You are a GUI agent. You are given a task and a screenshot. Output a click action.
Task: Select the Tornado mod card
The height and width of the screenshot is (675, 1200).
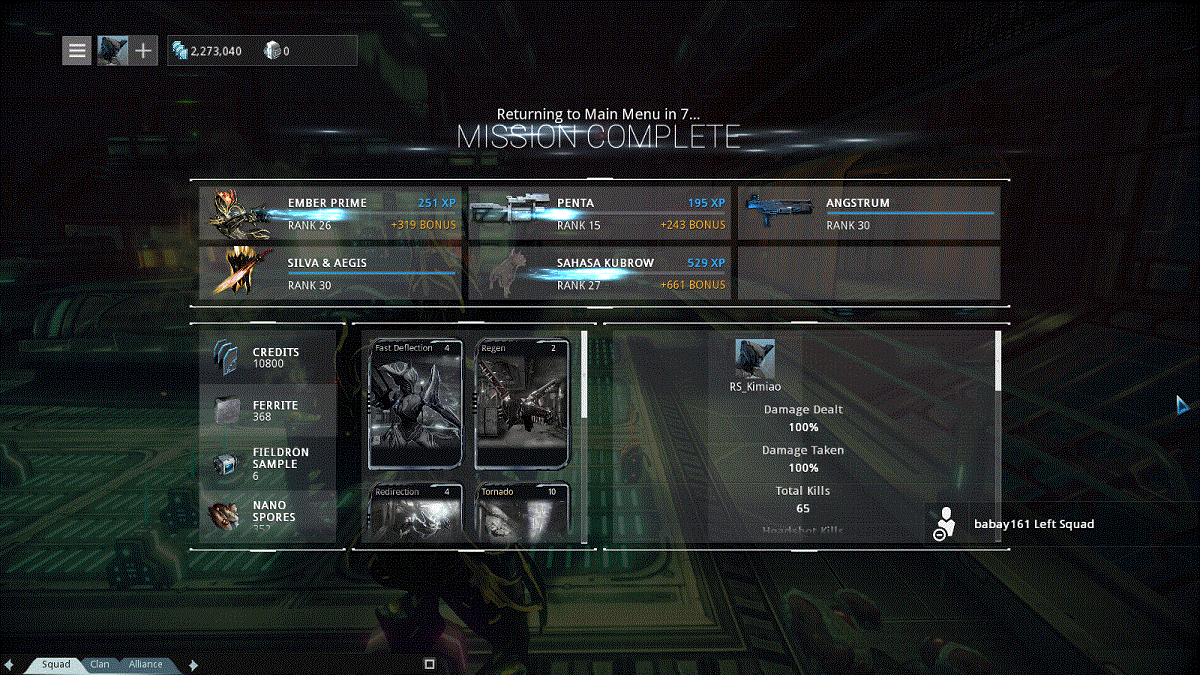(x=522, y=511)
